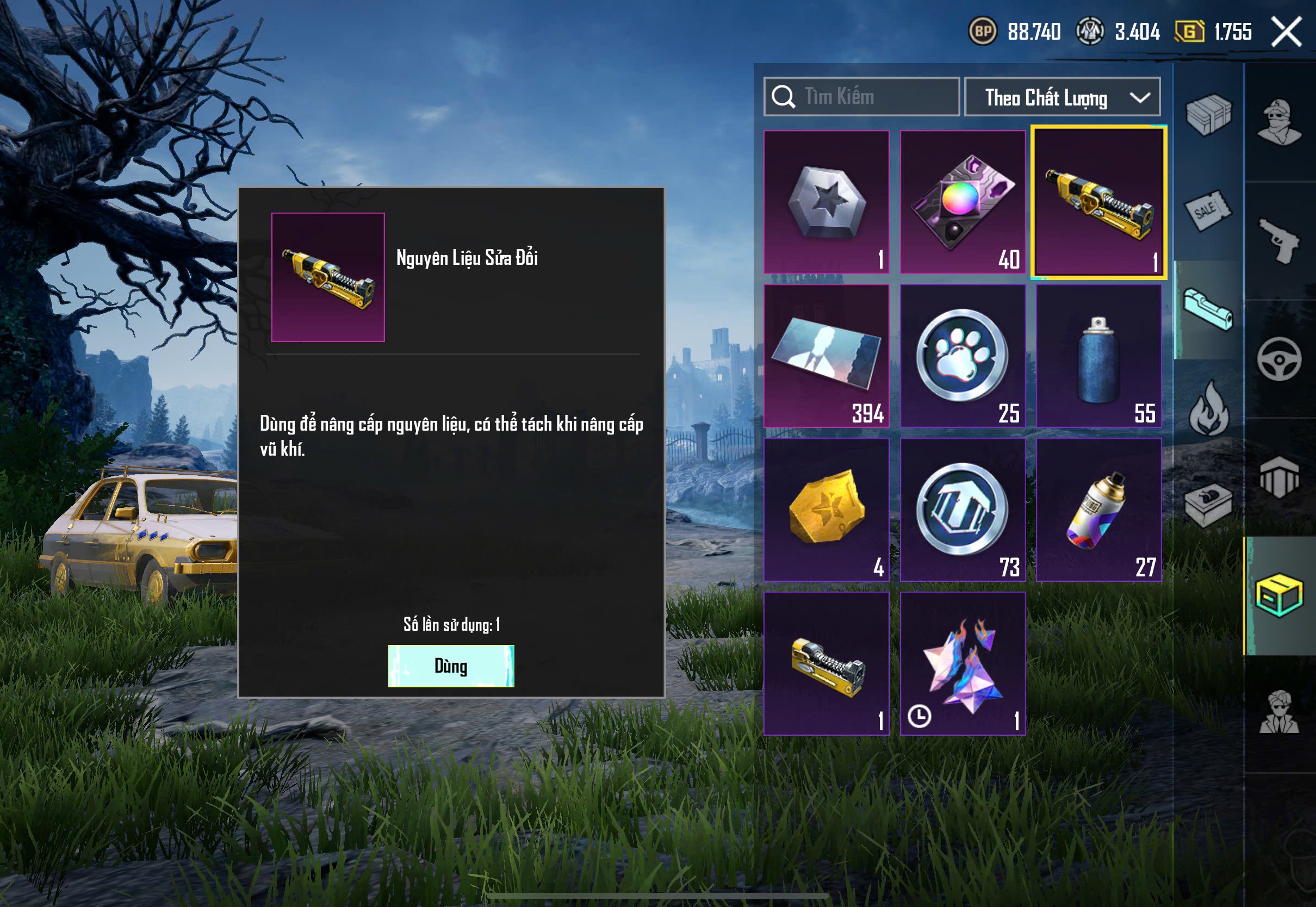Open the Theo Chất Lượng sort dropdown
Viewport: 1316px width, 907px height.
click(x=1062, y=97)
